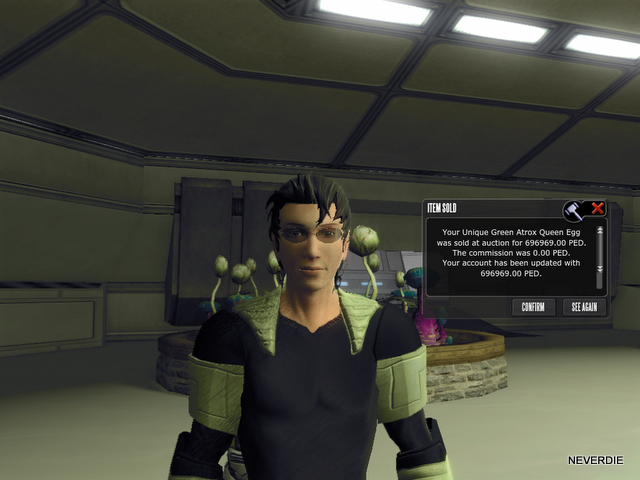Choose See Again in the sale dialog

(x=584, y=307)
